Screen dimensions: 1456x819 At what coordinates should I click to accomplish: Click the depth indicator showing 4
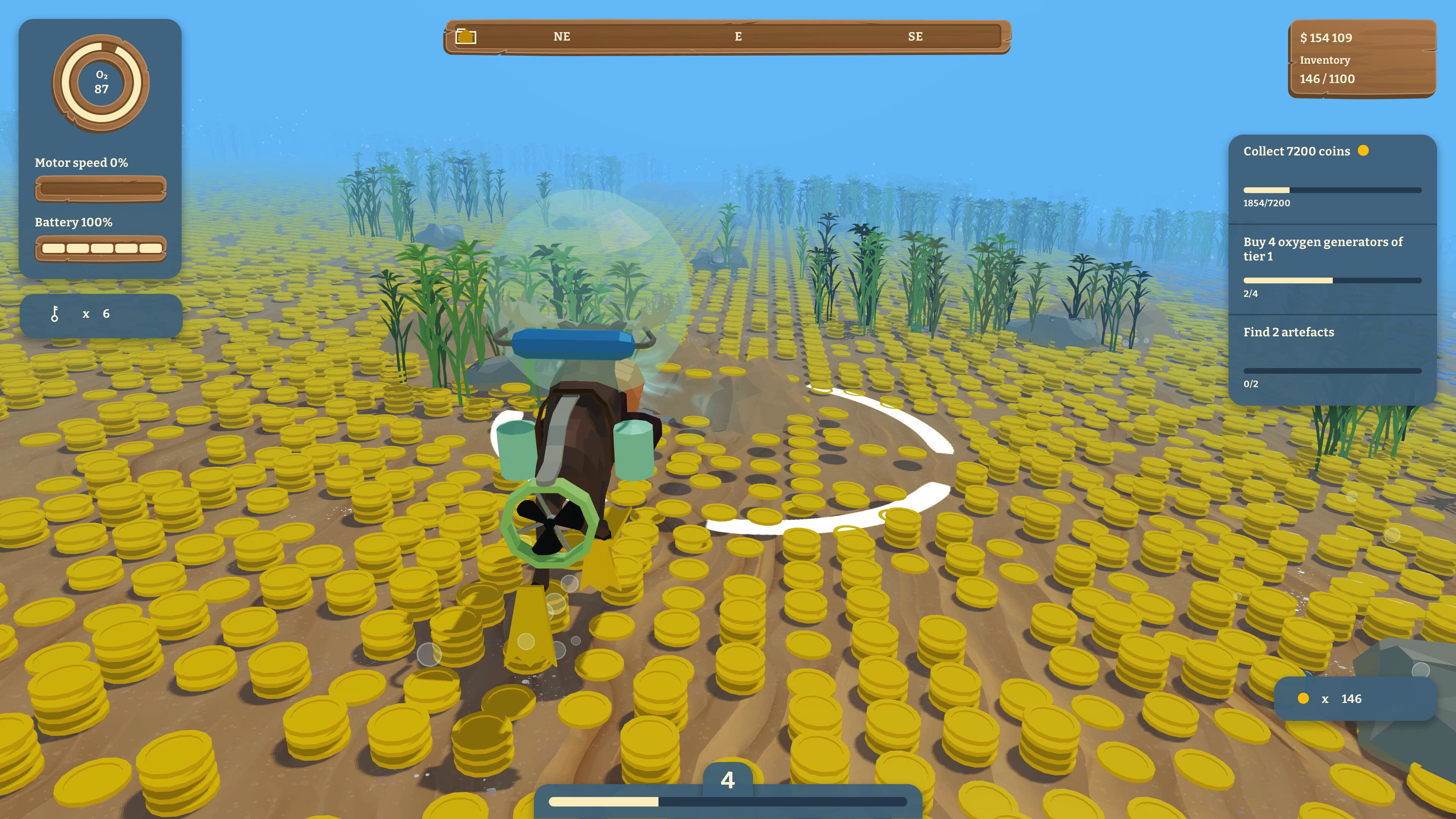tap(728, 780)
